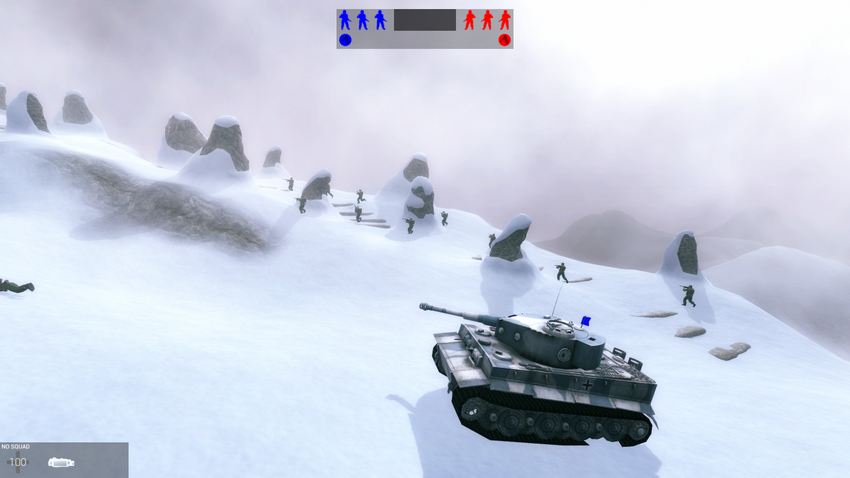Screen dimensions: 850x478
Task: Click the NO SQUAD label
Action: (16, 447)
